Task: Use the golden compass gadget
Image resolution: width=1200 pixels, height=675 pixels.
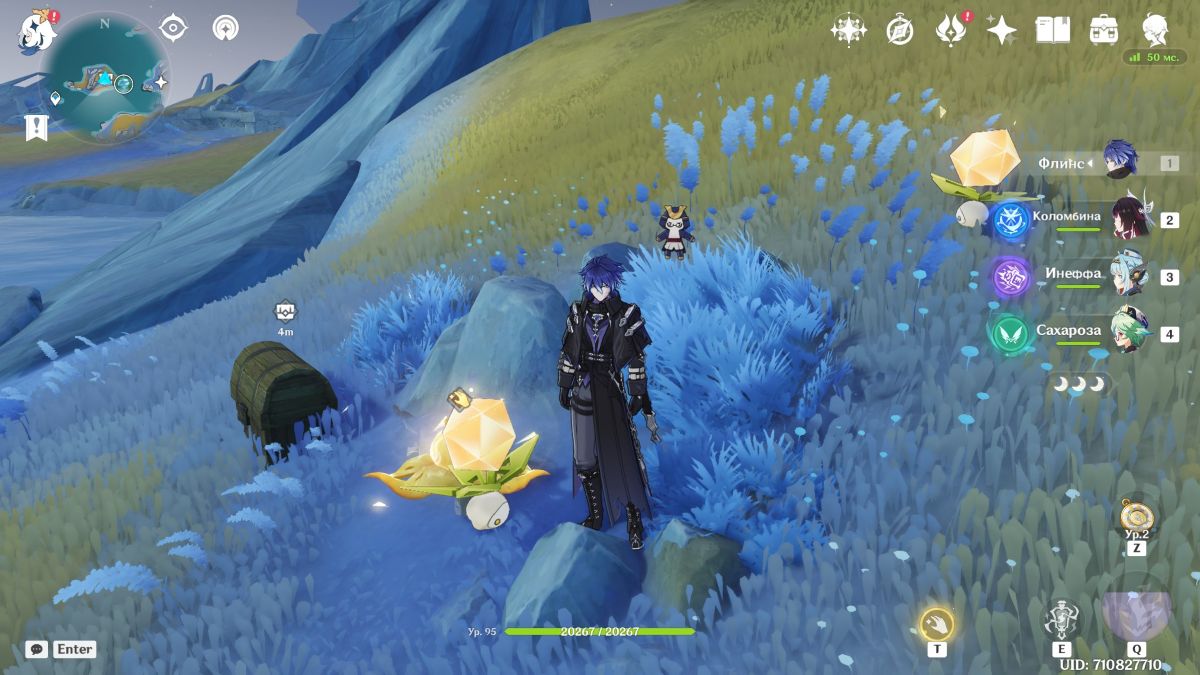Action: (x=1136, y=517)
